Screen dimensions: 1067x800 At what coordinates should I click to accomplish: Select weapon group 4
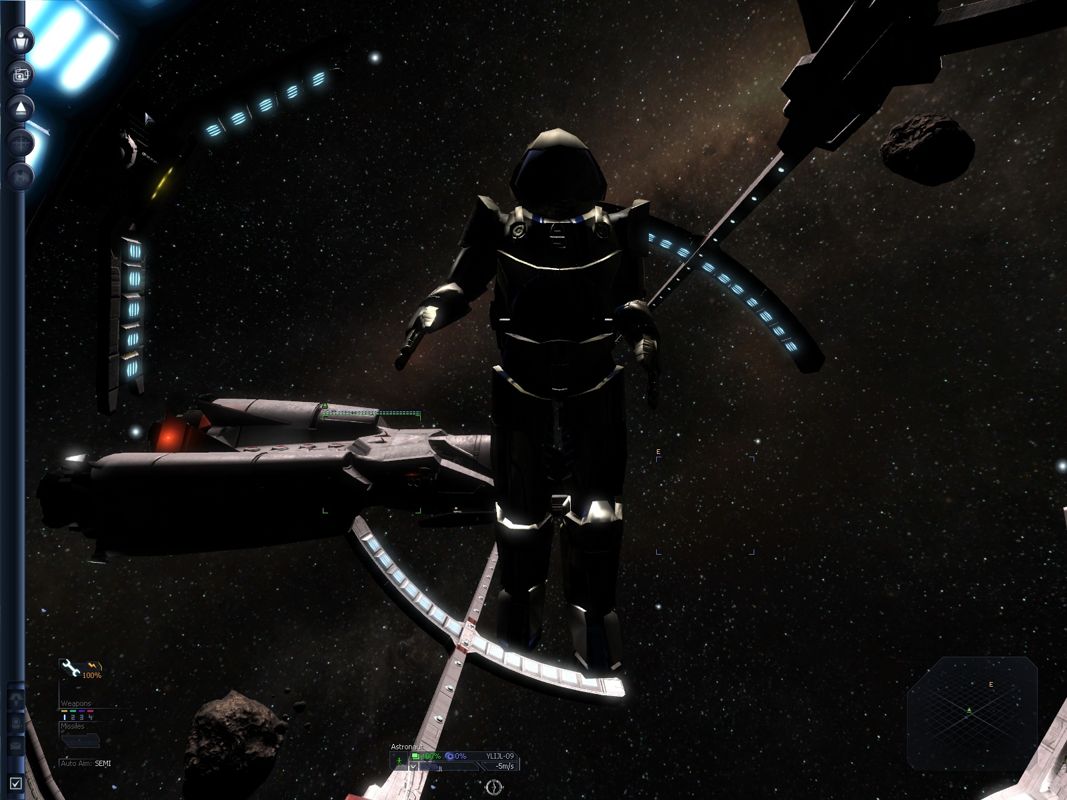[91, 716]
